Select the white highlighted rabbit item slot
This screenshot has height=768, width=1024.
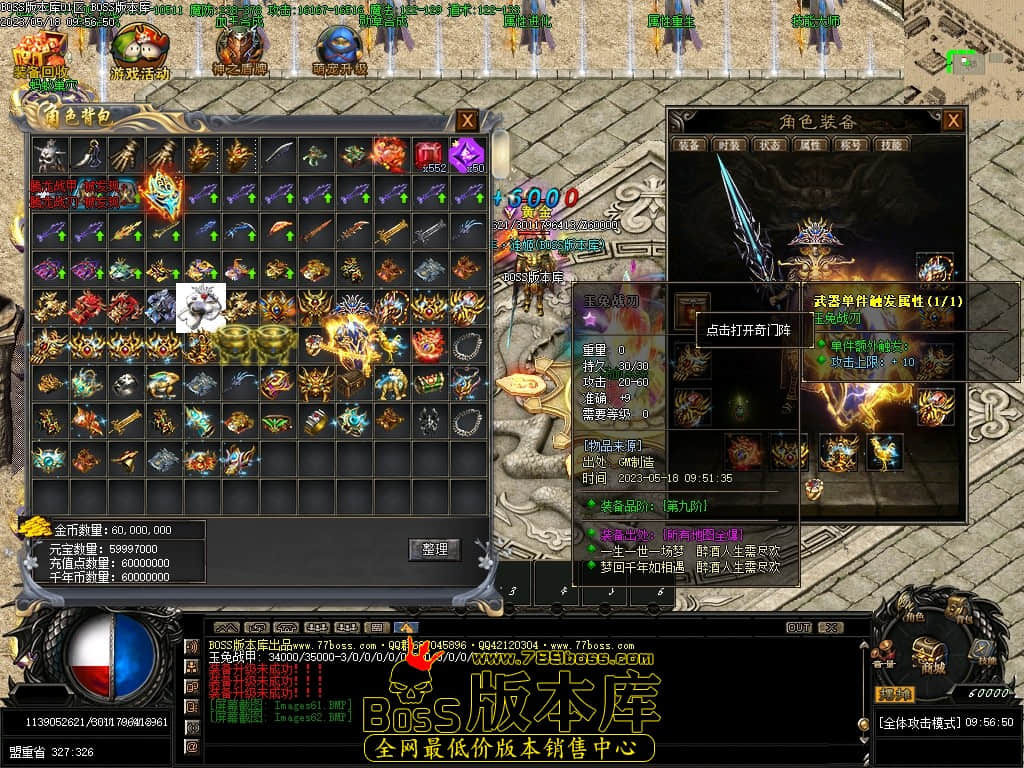(x=200, y=307)
